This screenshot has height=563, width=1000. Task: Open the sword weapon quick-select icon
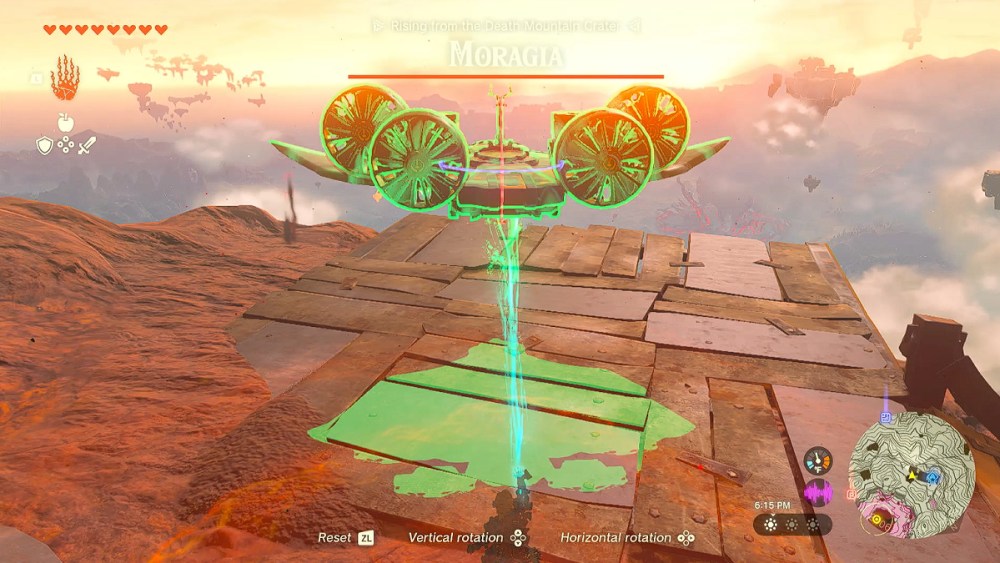[87, 146]
